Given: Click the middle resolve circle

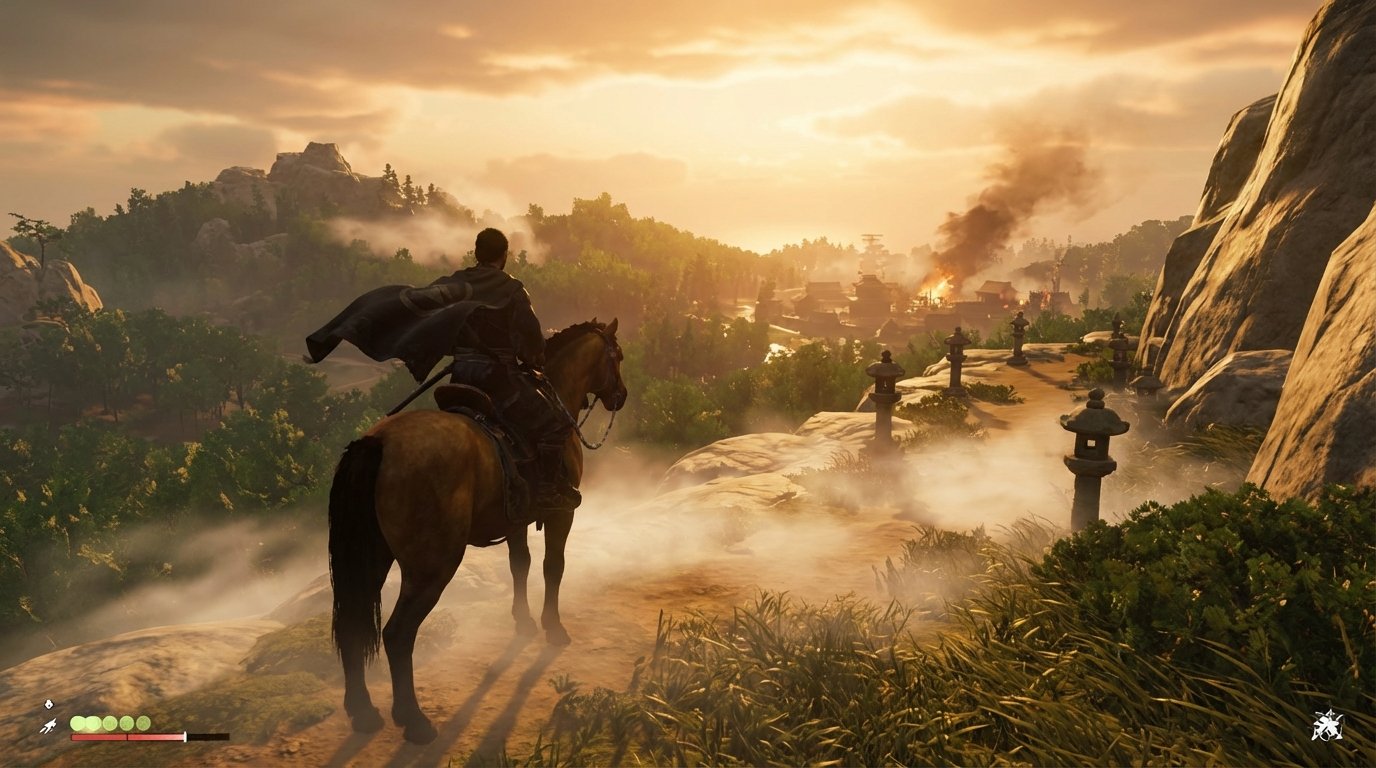Looking at the screenshot, I should [x=109, y=722].
